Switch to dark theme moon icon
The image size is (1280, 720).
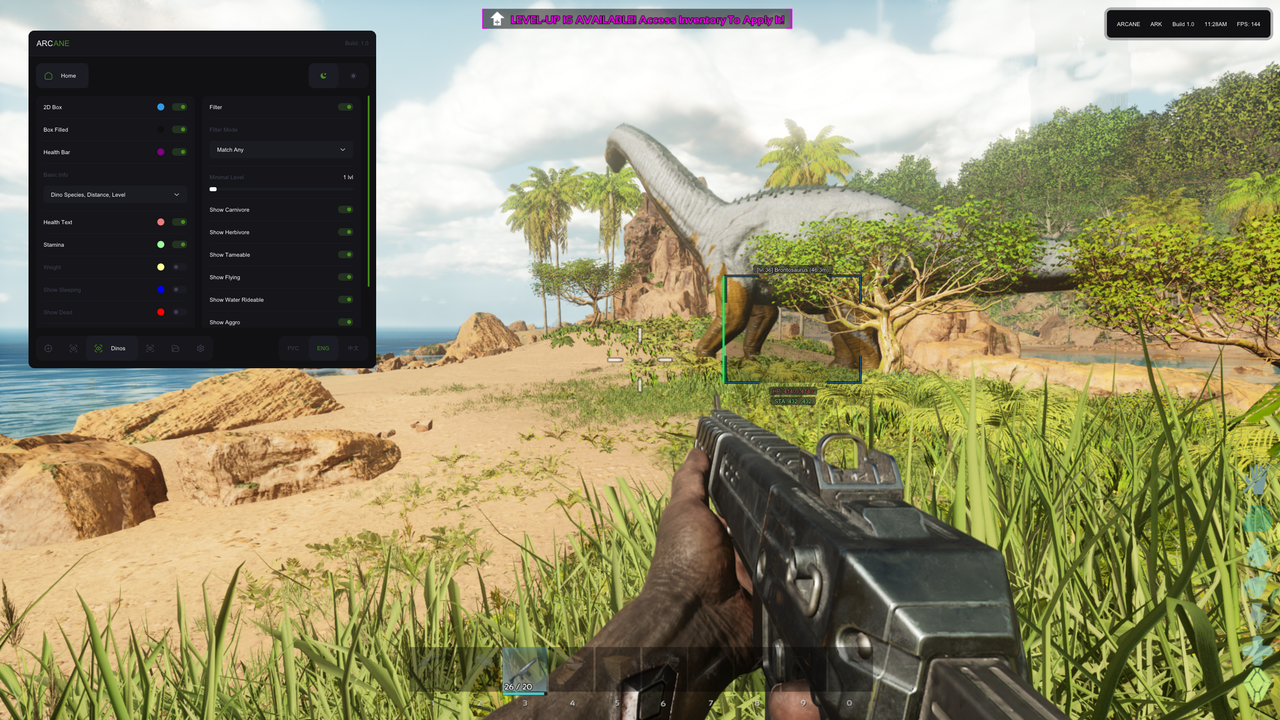click(x=323, y=75)
